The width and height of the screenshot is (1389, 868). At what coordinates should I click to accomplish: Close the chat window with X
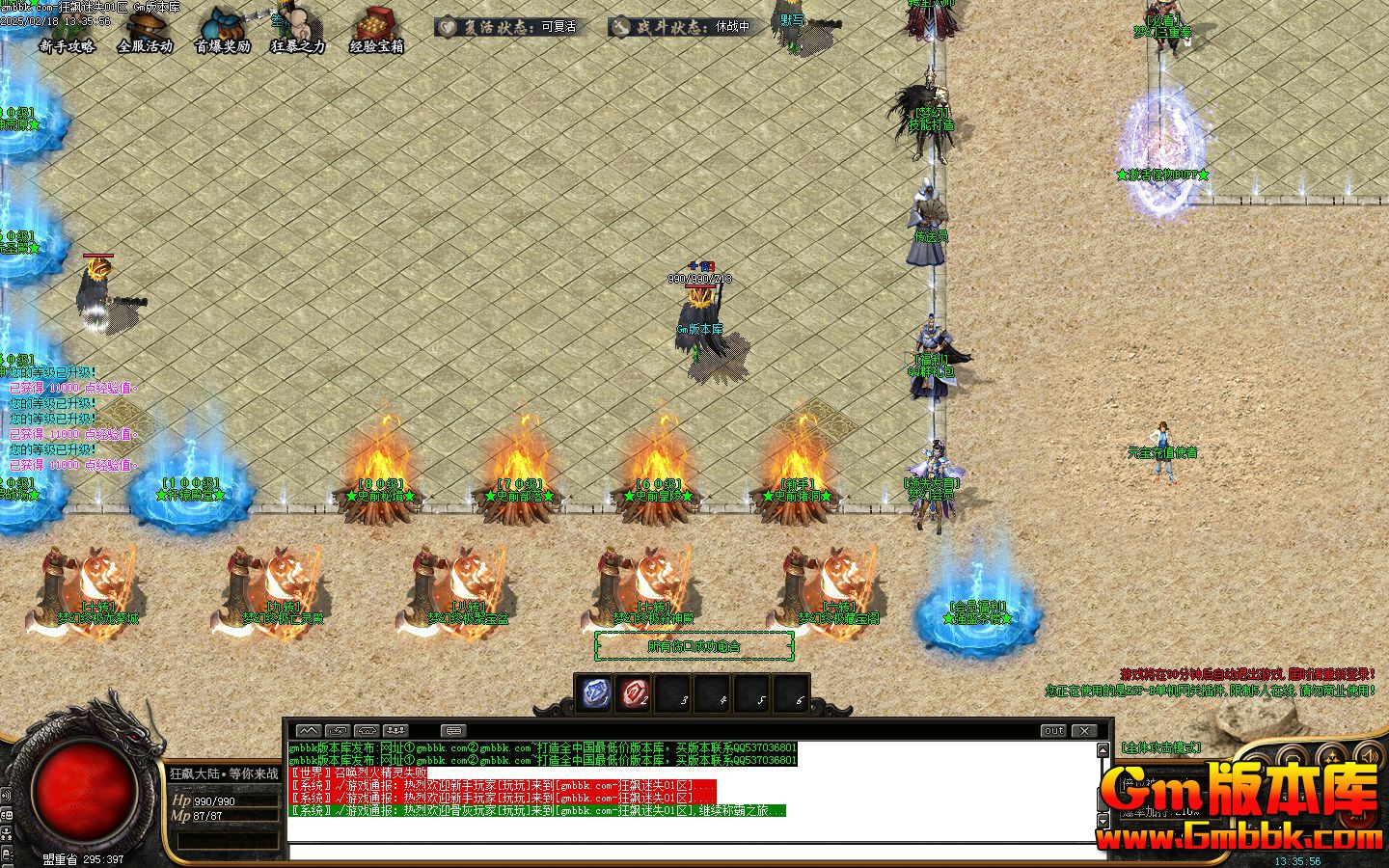point(1085,731)
